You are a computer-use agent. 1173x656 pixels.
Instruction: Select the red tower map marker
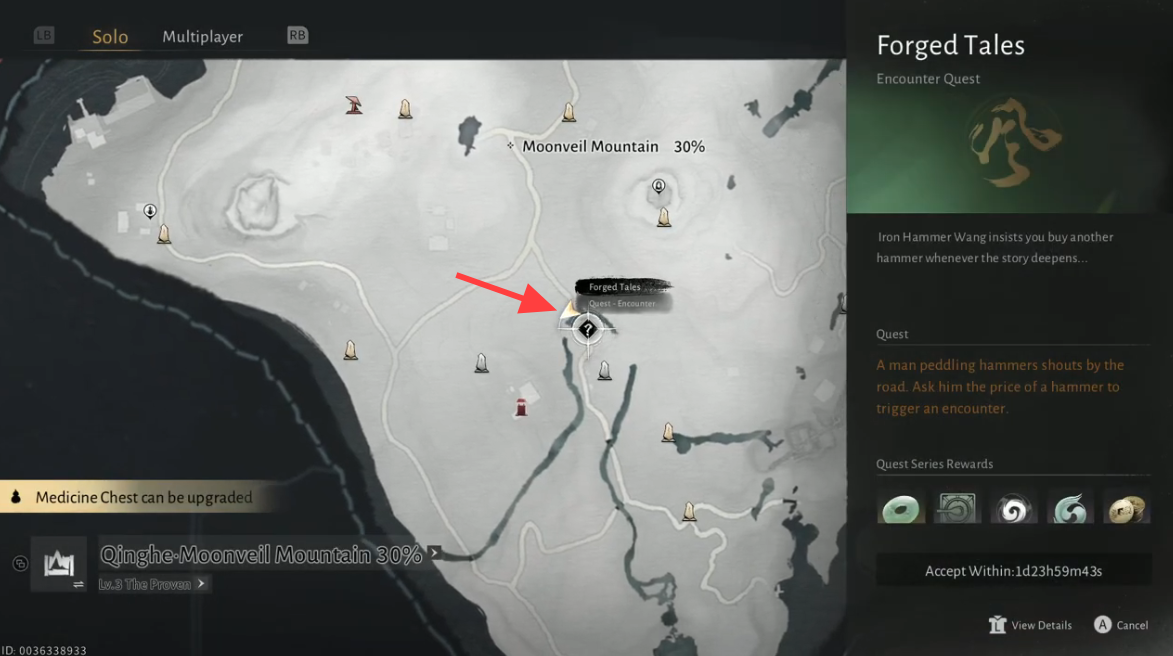tap(521, 406)
